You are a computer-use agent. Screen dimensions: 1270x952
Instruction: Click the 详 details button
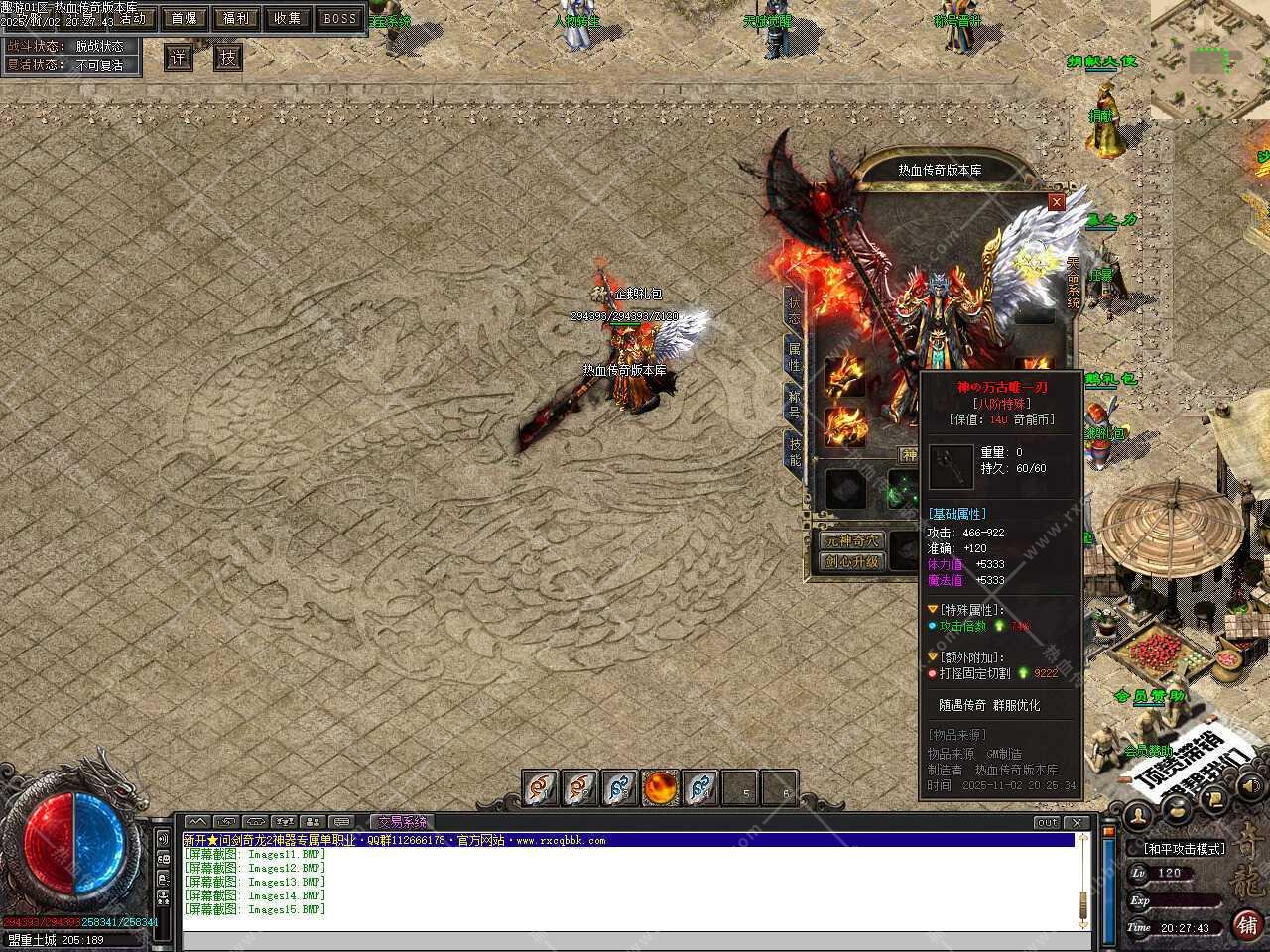click(x=178, y=59)
